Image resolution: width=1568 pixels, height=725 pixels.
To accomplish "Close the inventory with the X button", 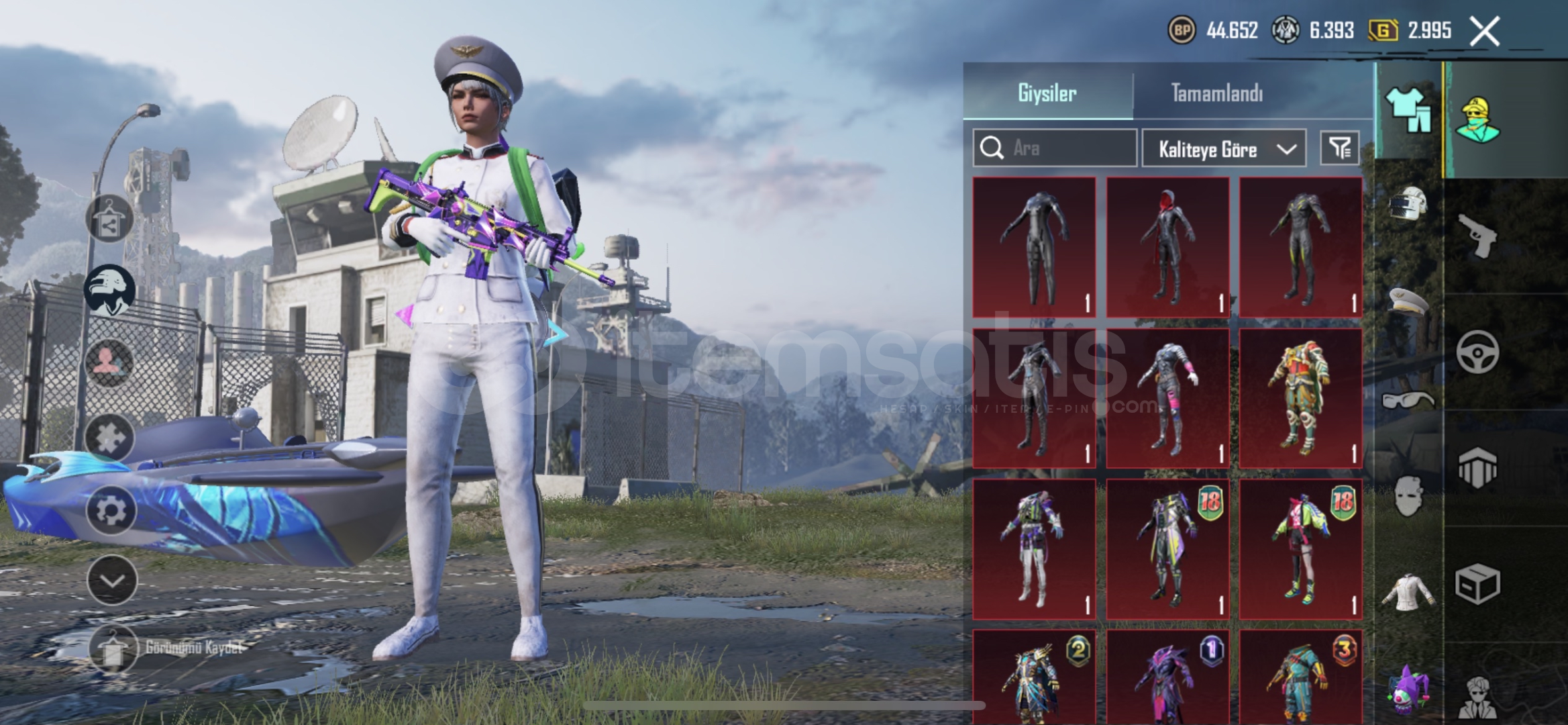I will [x=1484, y=31].
